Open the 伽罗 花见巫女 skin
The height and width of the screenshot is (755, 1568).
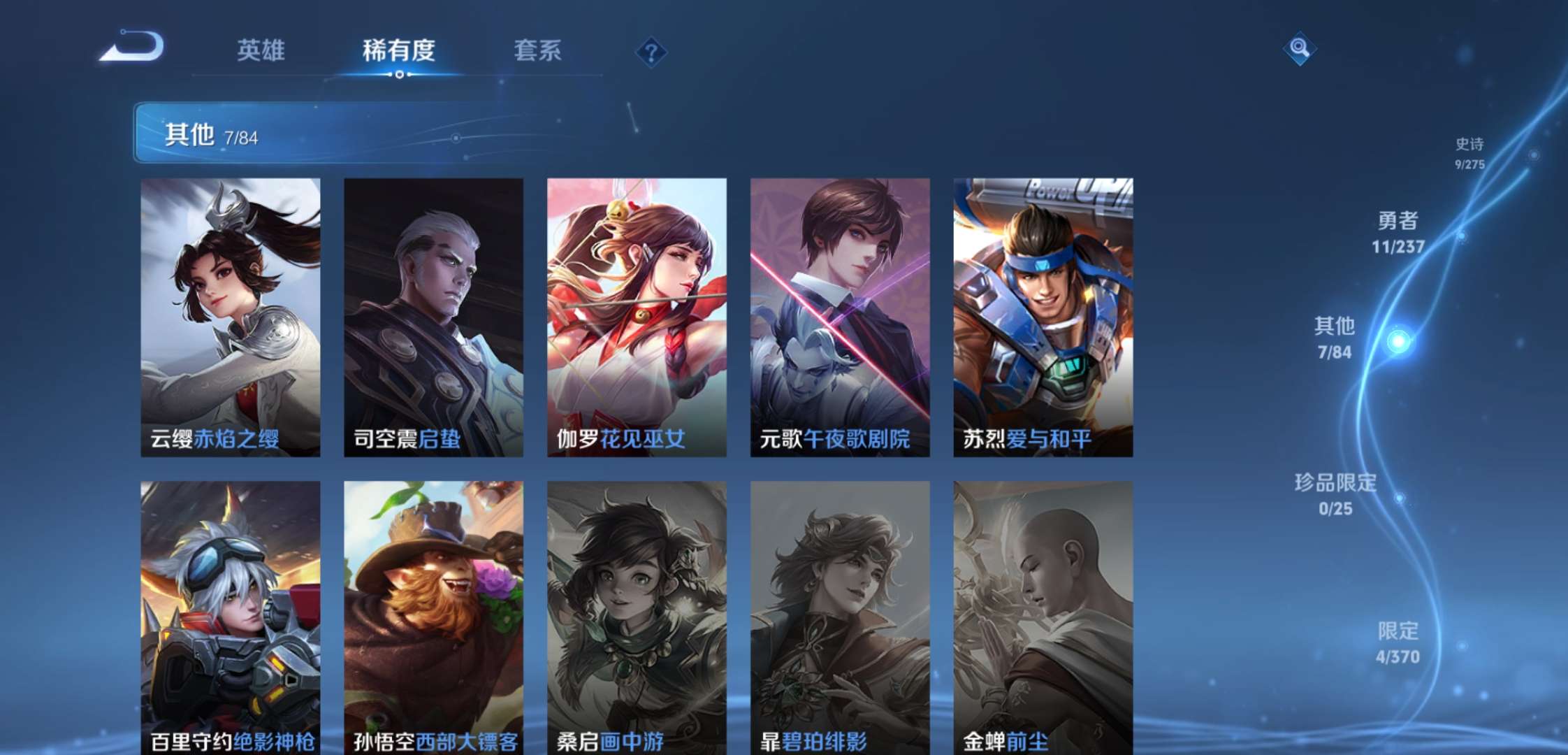point(637,315)
